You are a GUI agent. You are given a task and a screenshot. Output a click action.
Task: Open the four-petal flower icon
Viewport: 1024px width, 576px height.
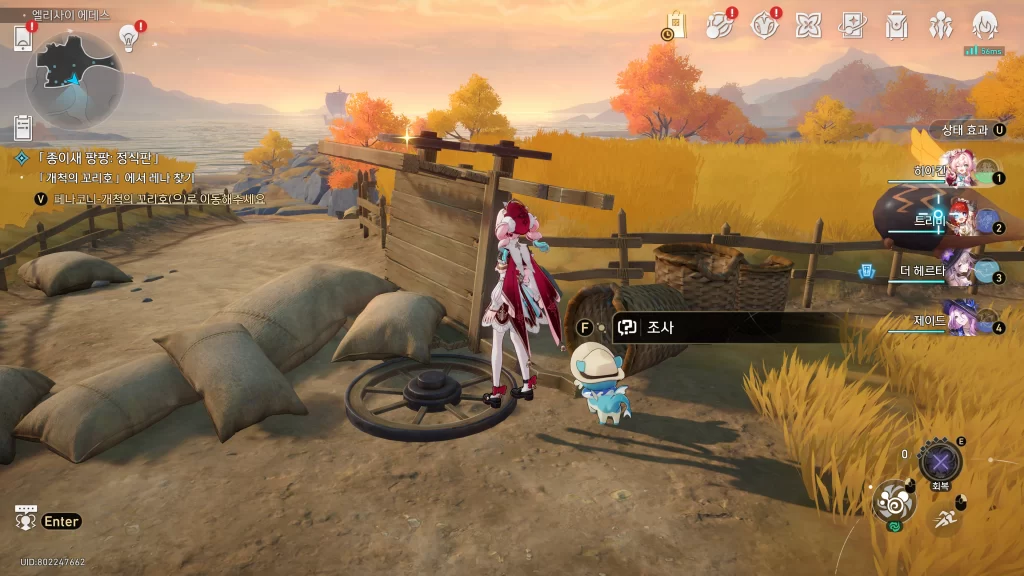tap(809, 25)
